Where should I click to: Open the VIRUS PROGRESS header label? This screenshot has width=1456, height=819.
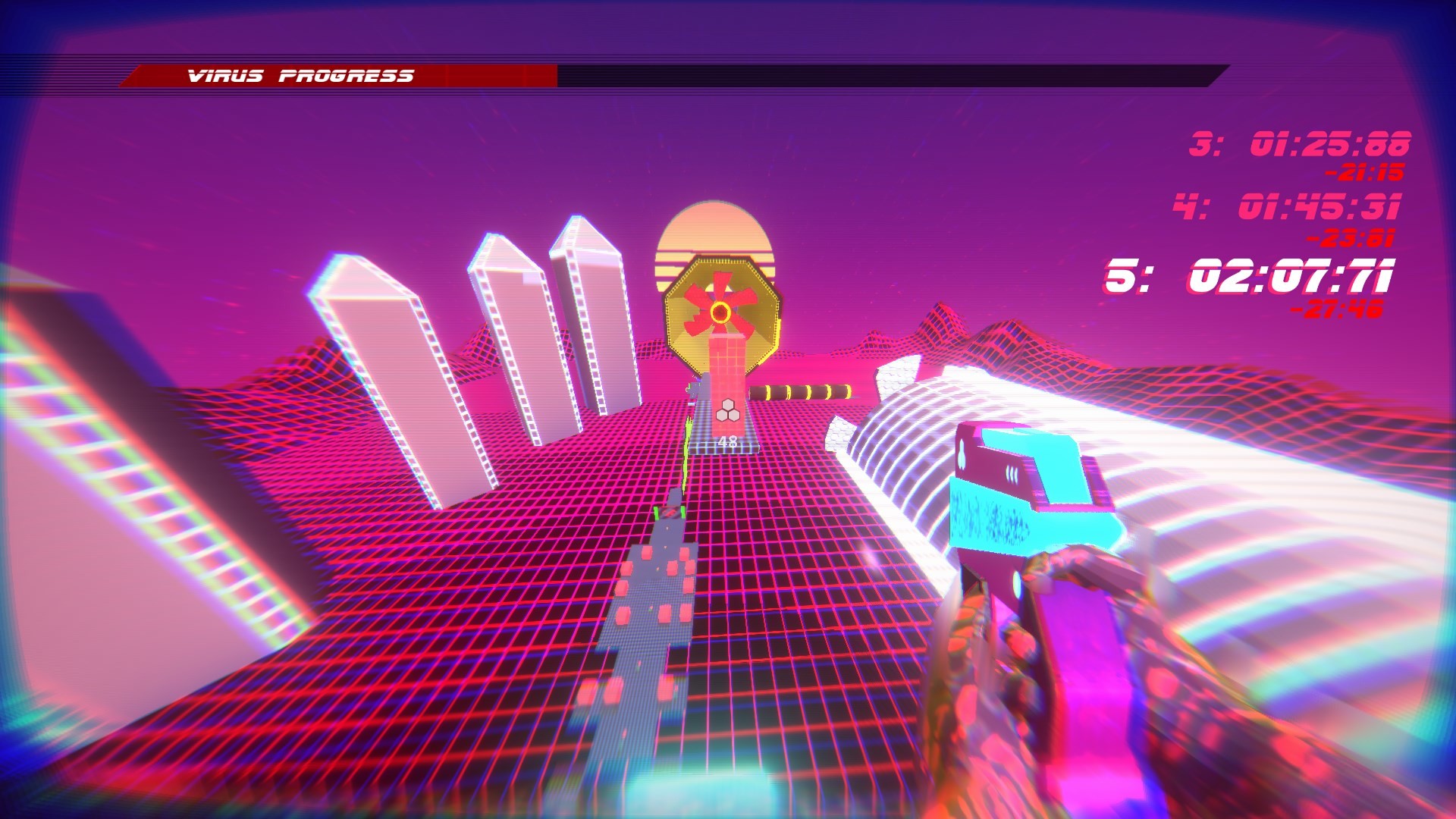point(300,74)
